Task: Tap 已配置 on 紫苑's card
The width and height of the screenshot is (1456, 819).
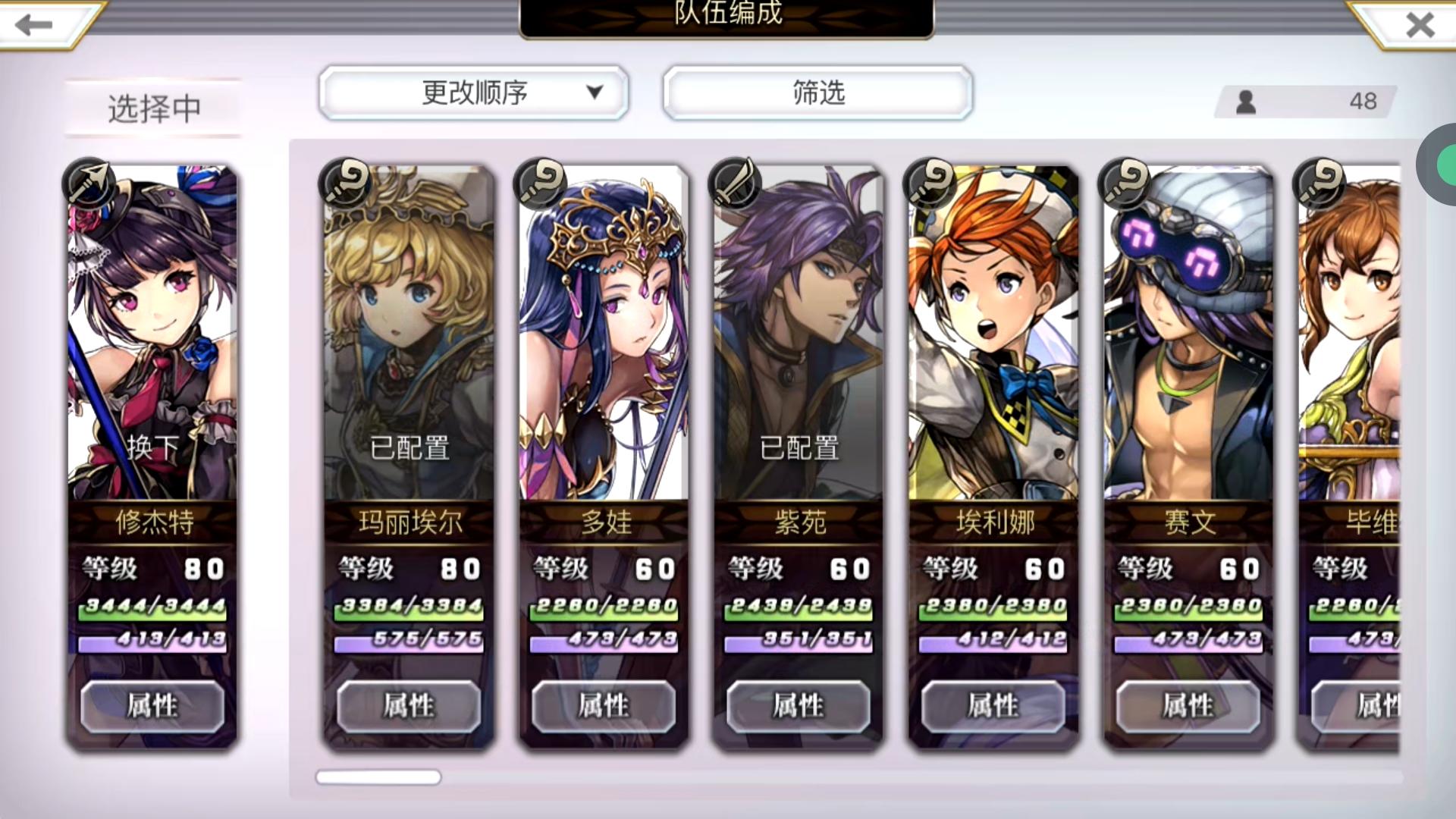Action: coord(798,449)
